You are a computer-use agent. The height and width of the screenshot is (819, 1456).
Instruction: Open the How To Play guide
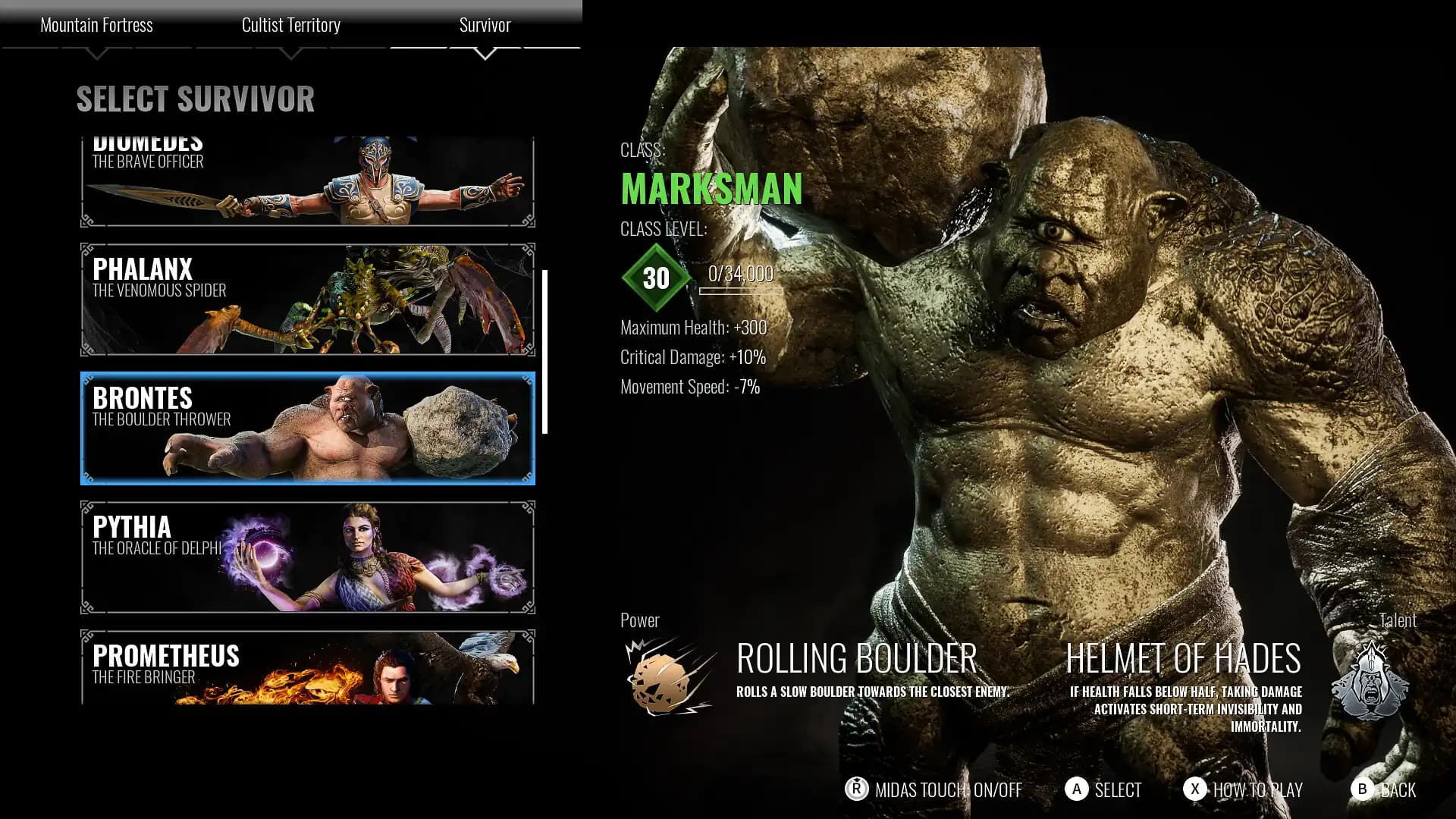pos(1243,789)
